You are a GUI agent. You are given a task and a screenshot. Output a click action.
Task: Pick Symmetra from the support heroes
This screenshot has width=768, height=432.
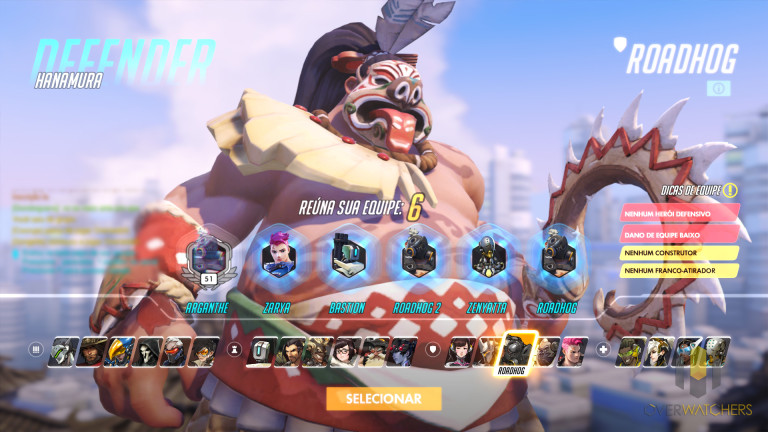tap(686, 351)
